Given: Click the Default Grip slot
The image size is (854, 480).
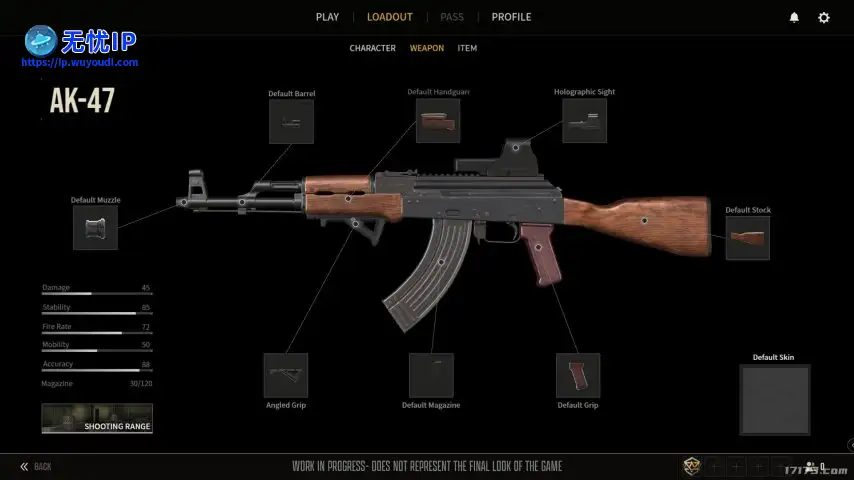Looking at the screenshot, I should [578, 375].
